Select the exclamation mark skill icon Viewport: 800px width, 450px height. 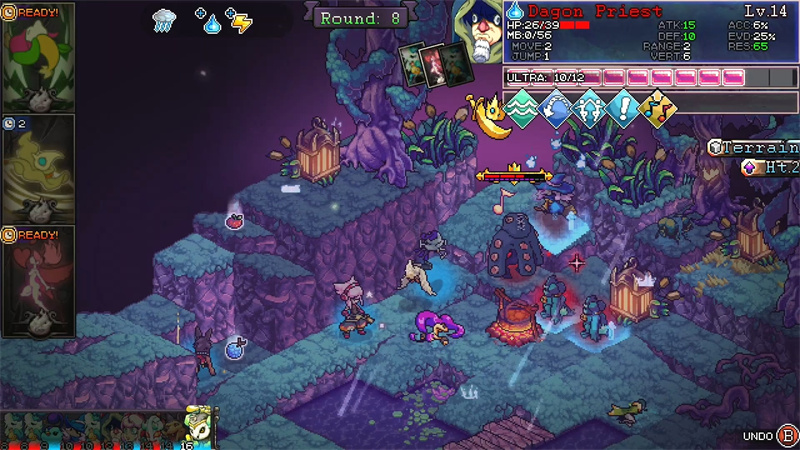pyautogui.click(x=624, y=106)
